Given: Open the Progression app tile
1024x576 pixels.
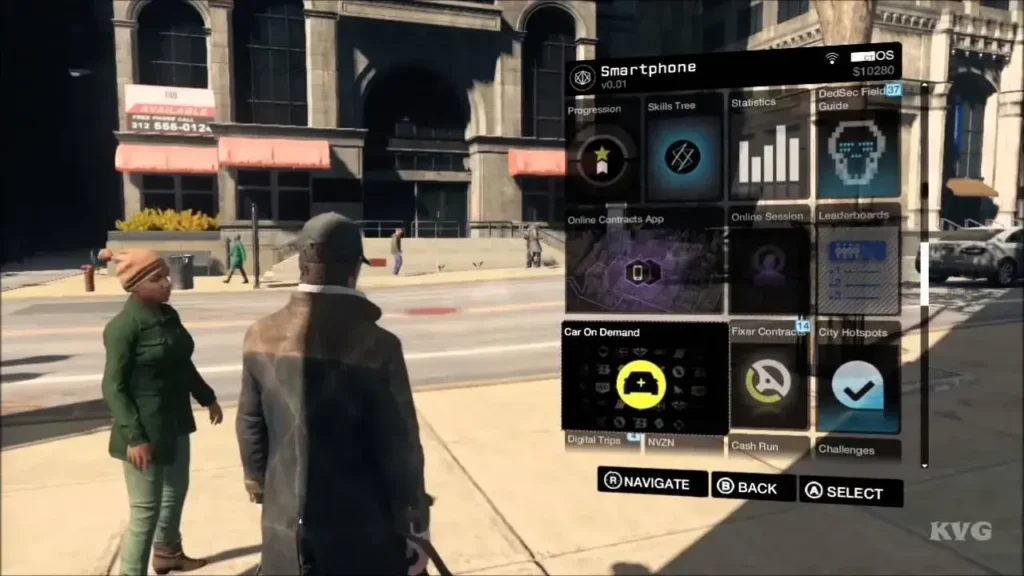Looking at the screenshot, I should click(602, 155).
